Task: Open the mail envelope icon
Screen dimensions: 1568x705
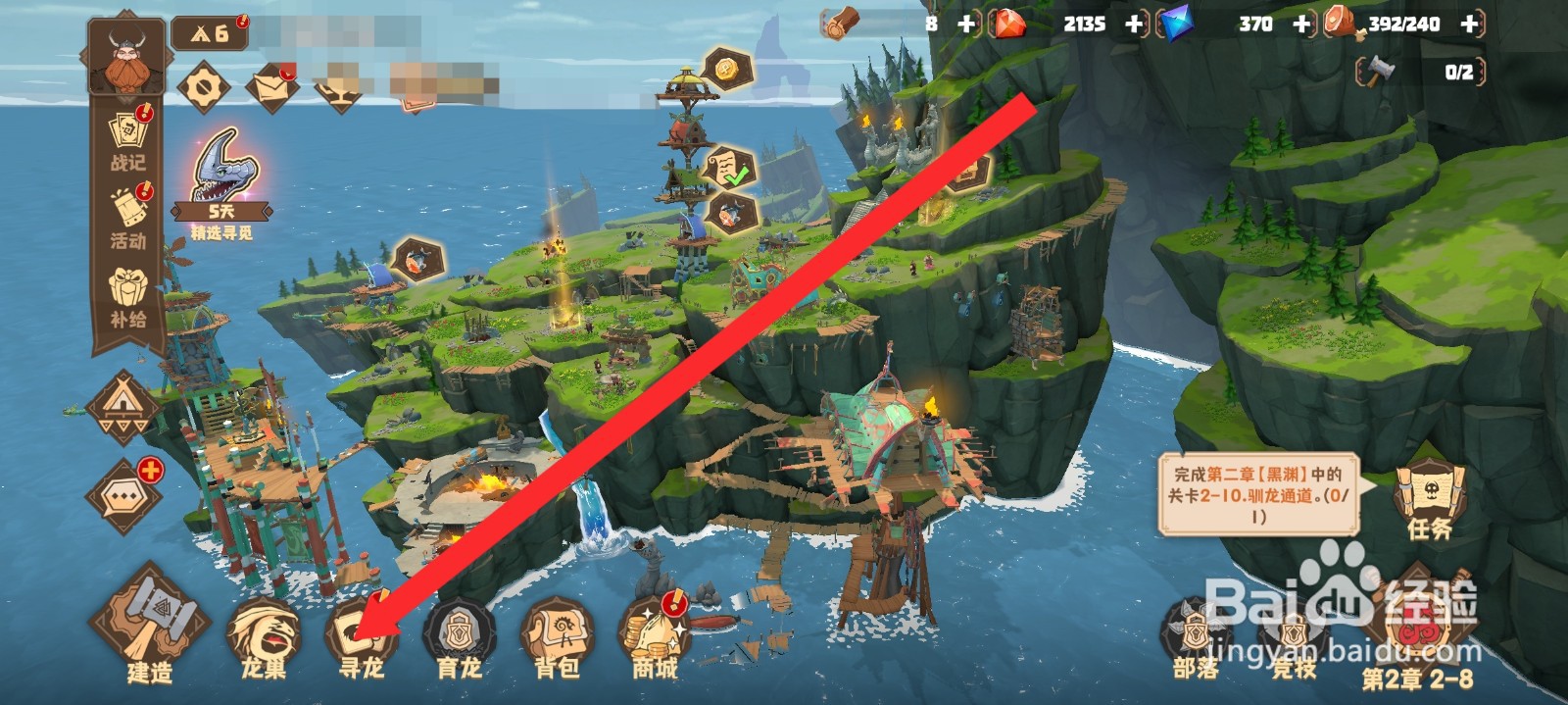Action: pos(271,86)
